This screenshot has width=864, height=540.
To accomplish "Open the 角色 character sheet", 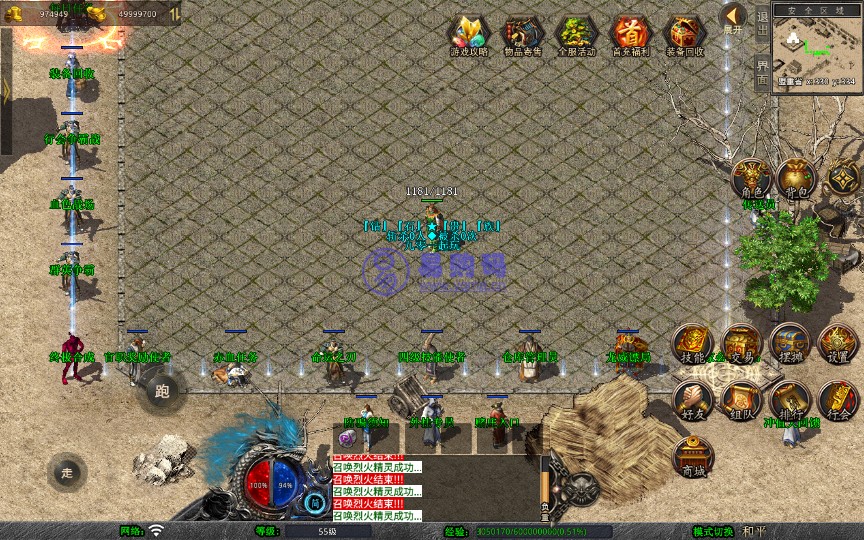I will [x=750, y=178].
